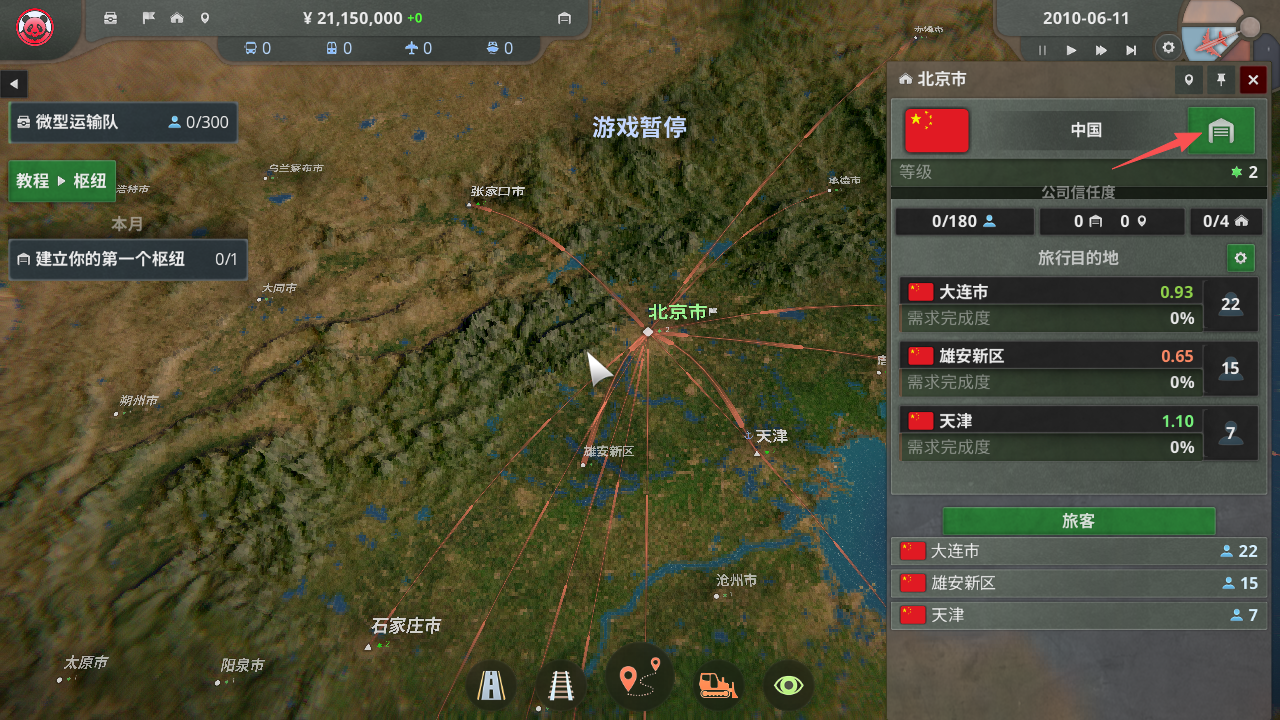This screenshot has width=1280, height=720.
Task: Set the game to fast-forward speed
Action: (x=1101, y=50)
